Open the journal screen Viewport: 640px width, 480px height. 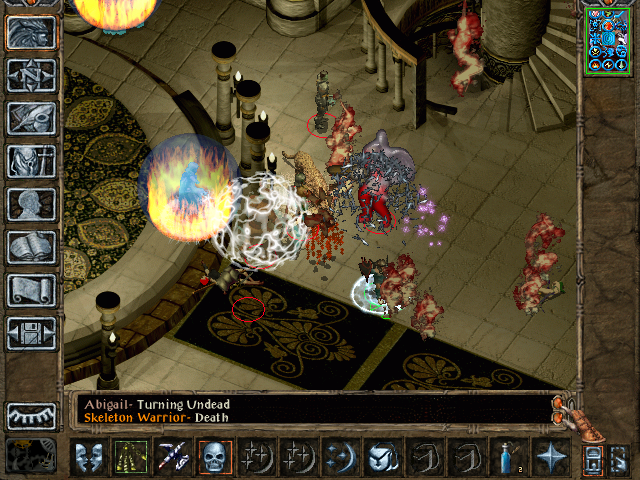click(x=31, y=118)
